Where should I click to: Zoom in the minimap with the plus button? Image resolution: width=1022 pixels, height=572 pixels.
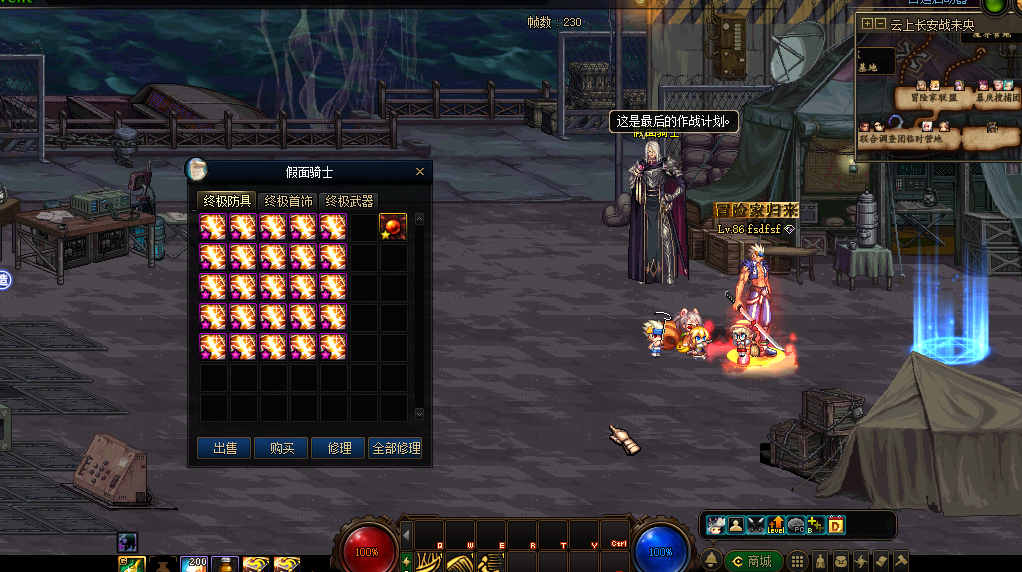pyautogui.click(x=867, y=23)
